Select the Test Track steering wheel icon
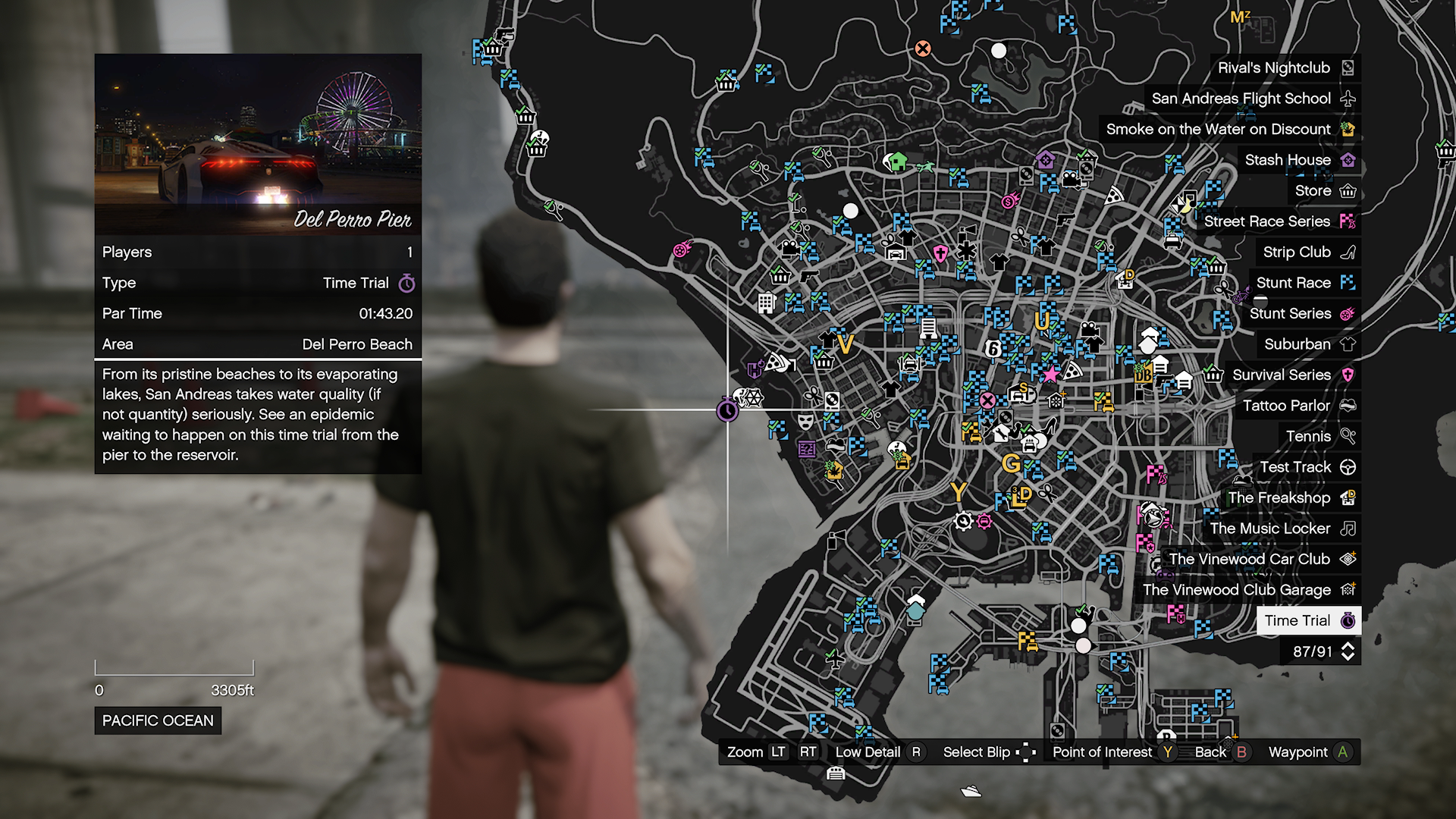This screenshot has height=819, width=1456. click(1349, 467)
